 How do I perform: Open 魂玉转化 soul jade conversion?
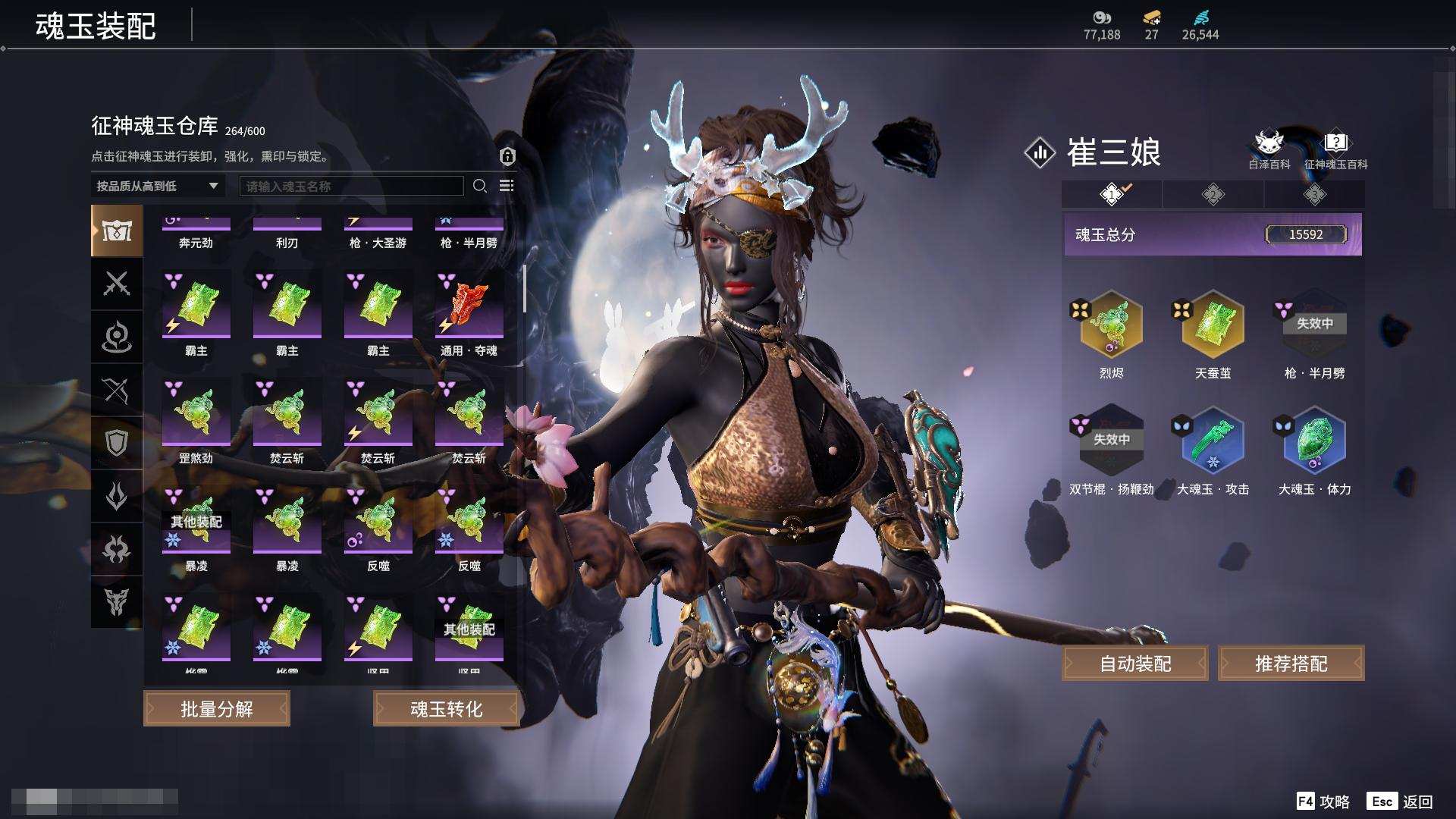(x=446, y=709)
